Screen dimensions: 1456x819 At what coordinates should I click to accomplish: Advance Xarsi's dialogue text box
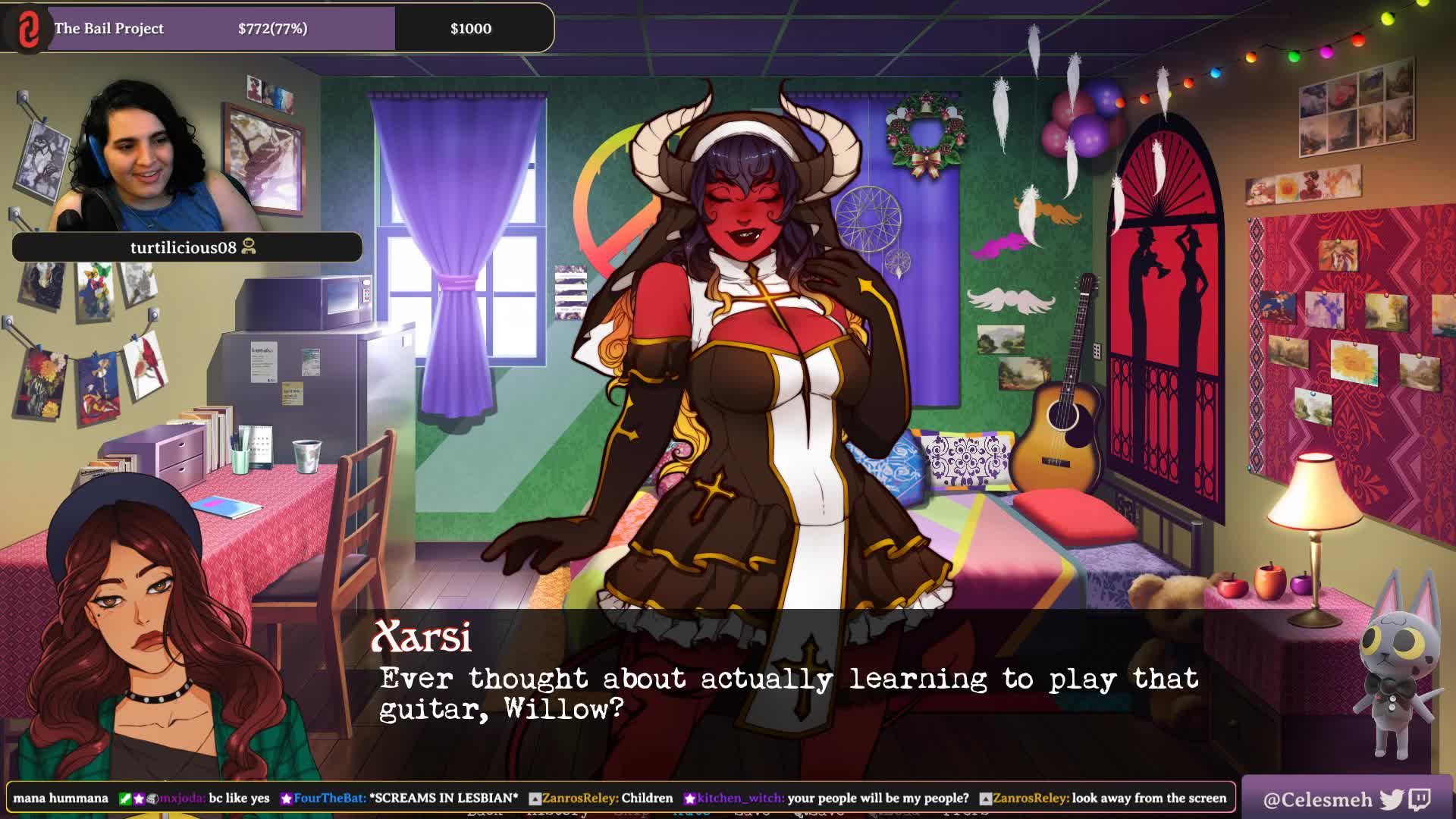pyautogui.click(x=789, y=692)
